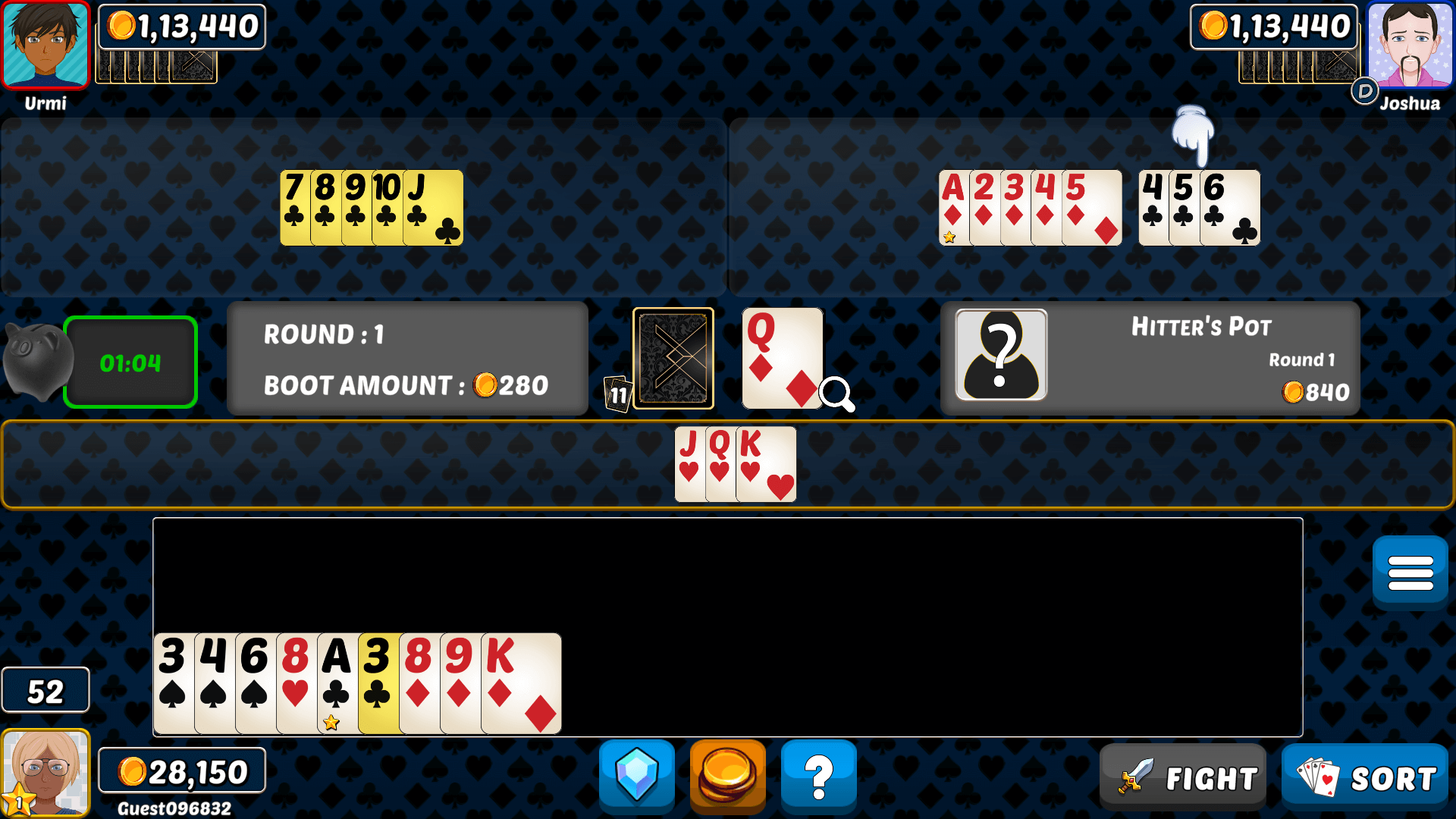Screen dimensions: 1456x819
Task: Open the help question mark icon
Action: pyautogui.click(x=818, y=776)
